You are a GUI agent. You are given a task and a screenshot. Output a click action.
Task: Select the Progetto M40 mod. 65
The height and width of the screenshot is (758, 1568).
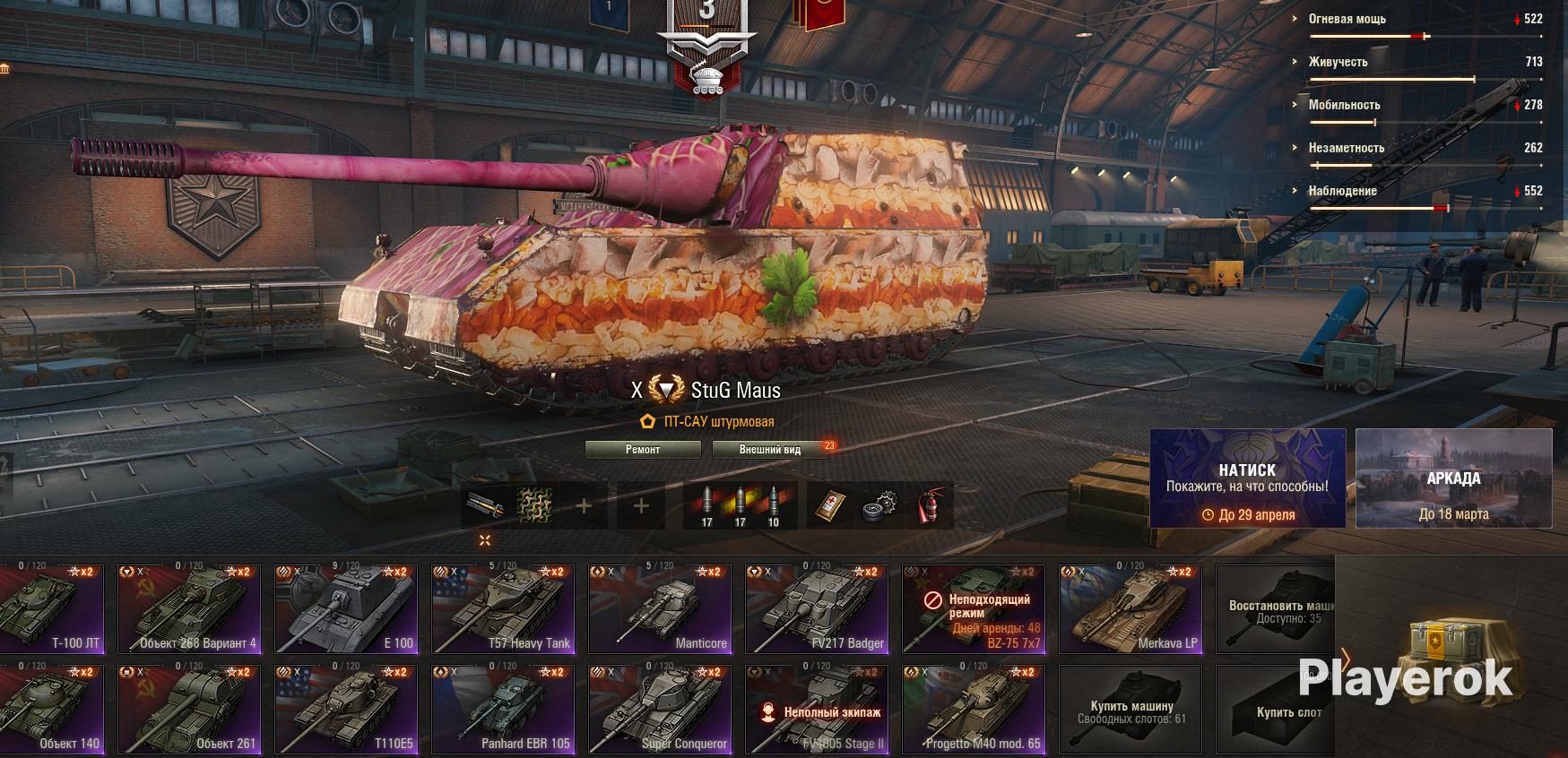click(x=974, y=709)
